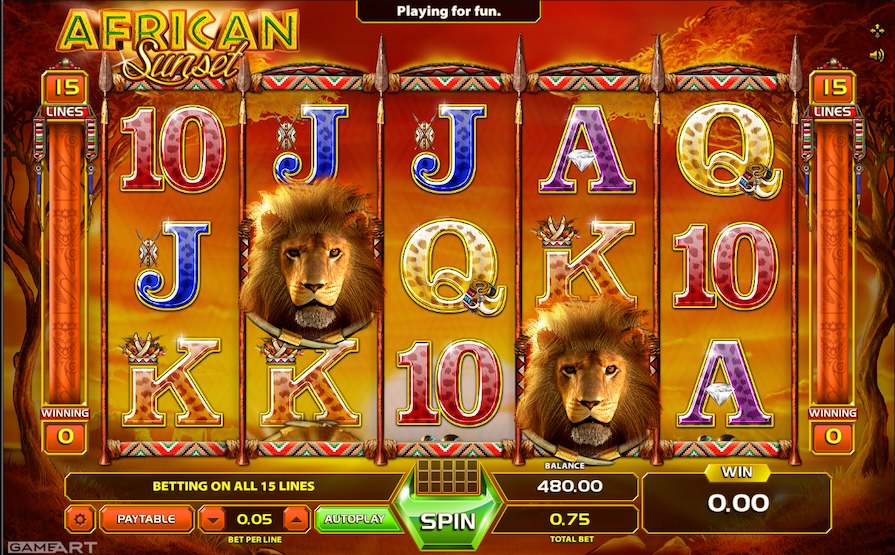The width and height of the screenshot is (895, 555).
Task: Increase the bet per line
Action: 296,519
